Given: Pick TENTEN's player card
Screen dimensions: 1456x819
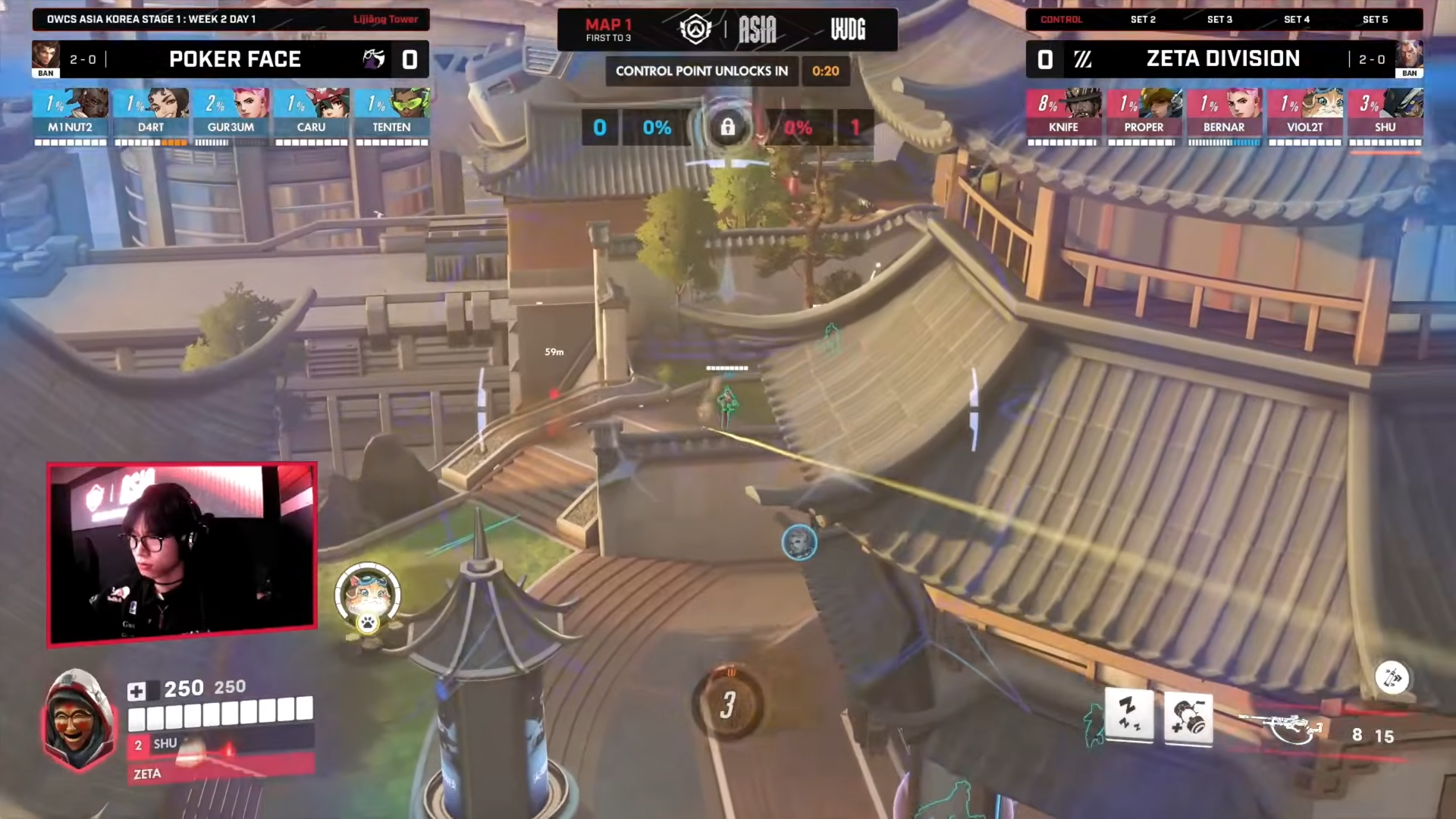Looking at the screenshot, I should point(392,112).
